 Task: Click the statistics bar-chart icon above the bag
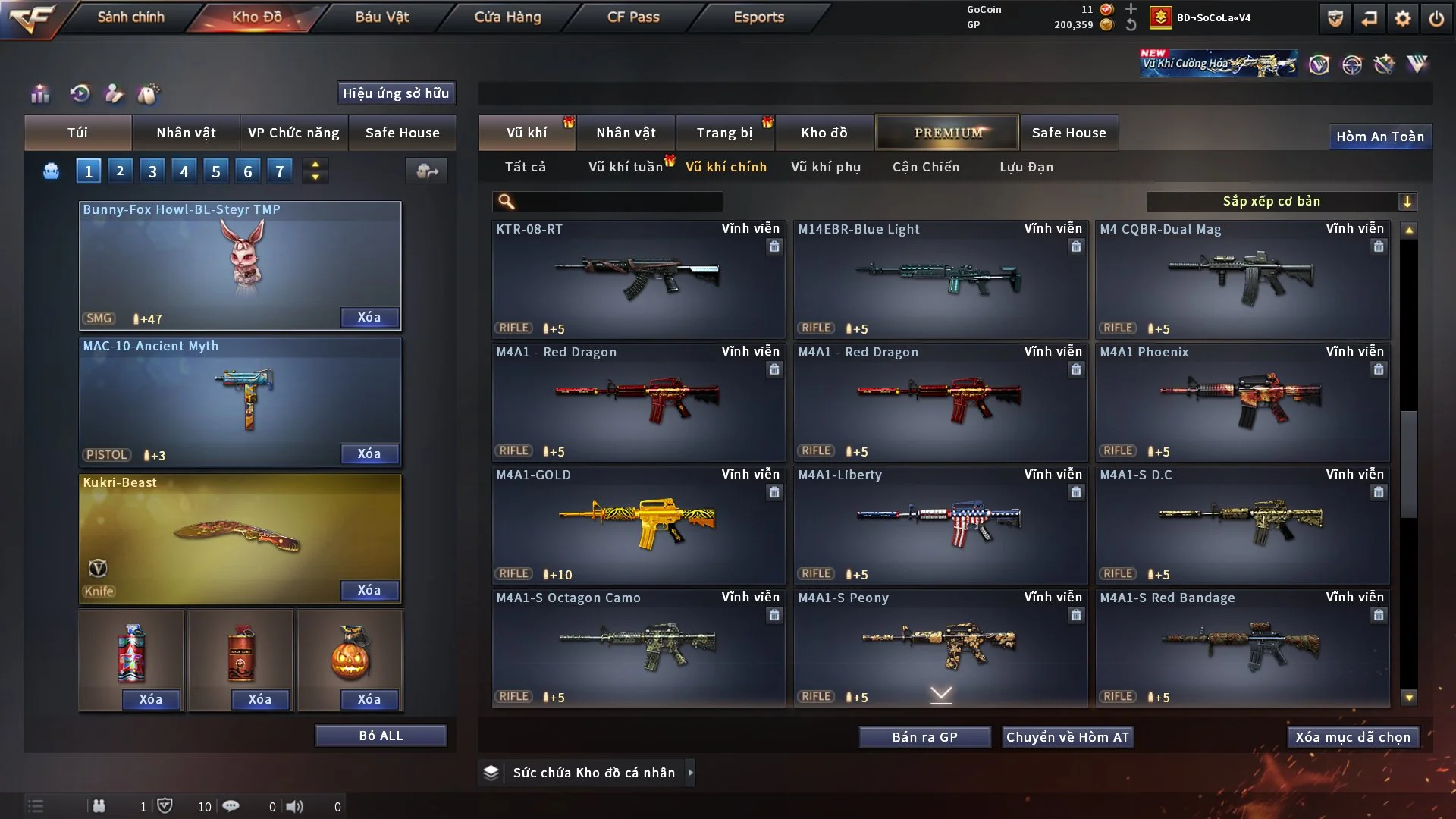point(39,94)
